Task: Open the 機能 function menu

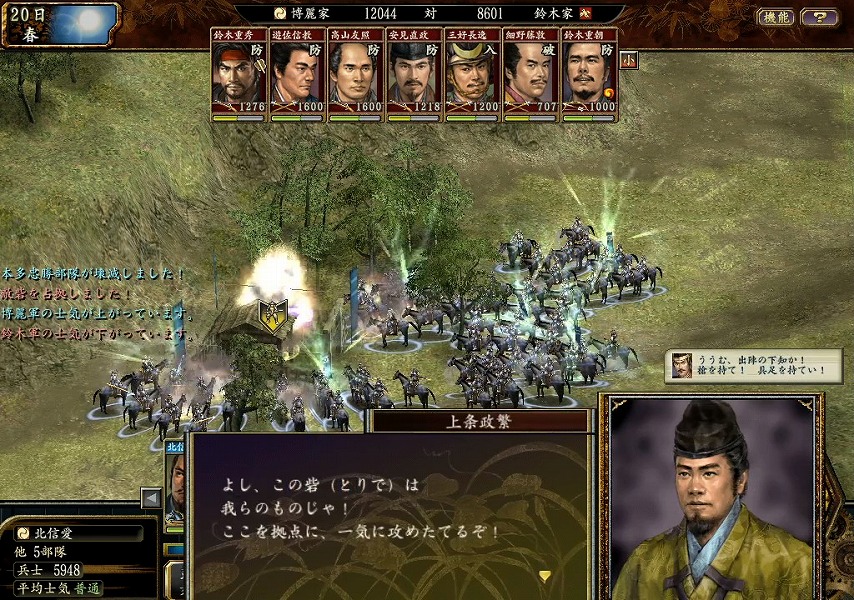Action: pyautogui.click(x=776, y=17)
